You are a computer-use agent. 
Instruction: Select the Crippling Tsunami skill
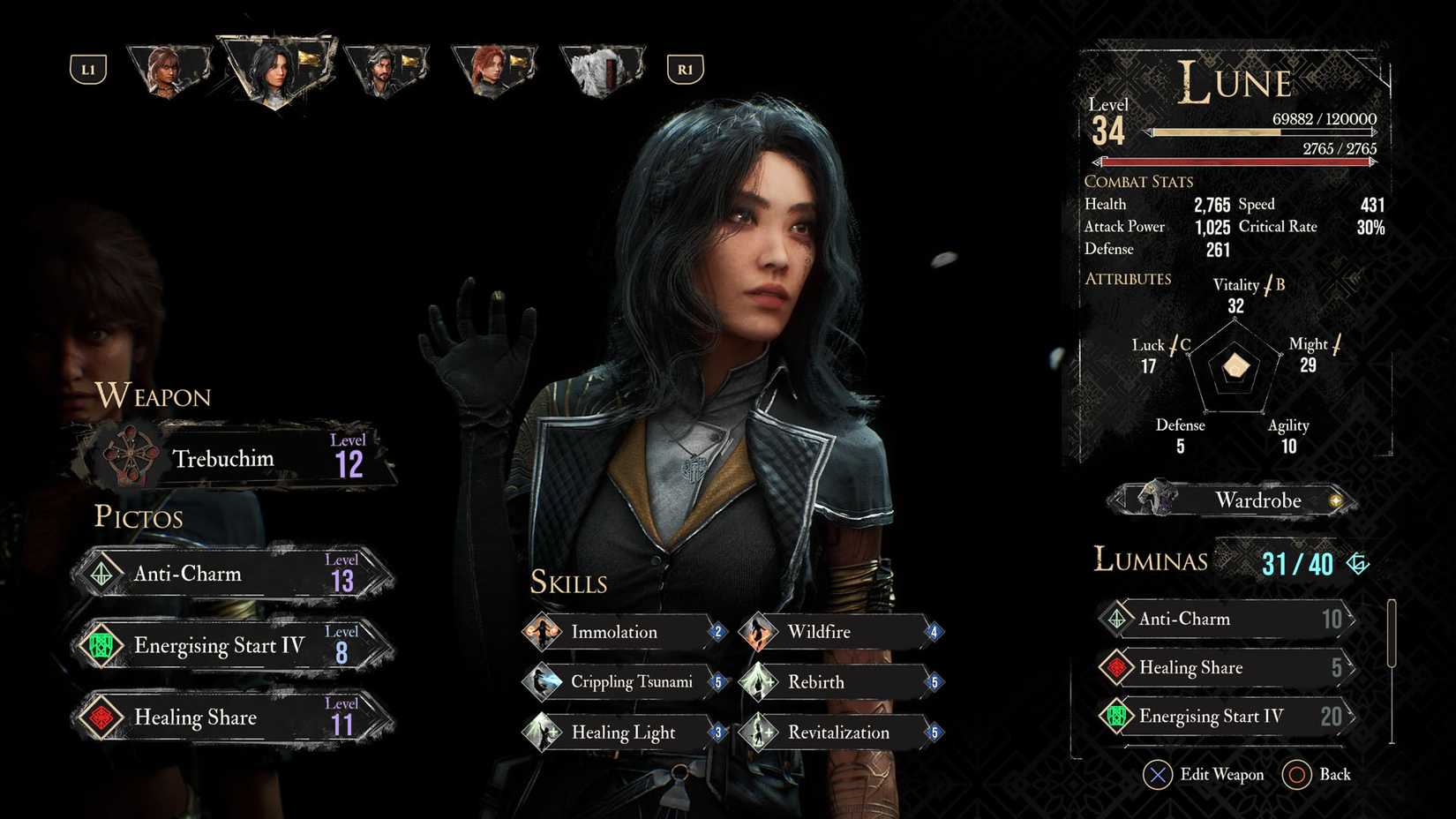[622, 682]
